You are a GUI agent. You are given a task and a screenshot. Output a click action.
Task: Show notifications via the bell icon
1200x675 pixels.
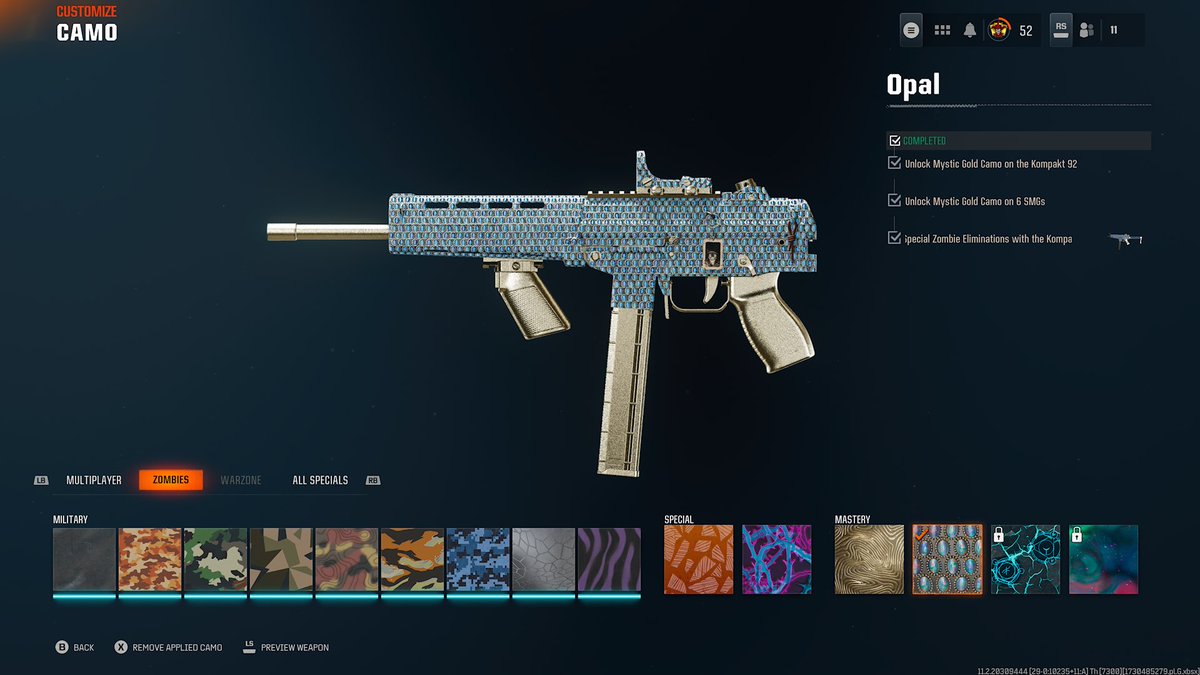tap(970, 30)
